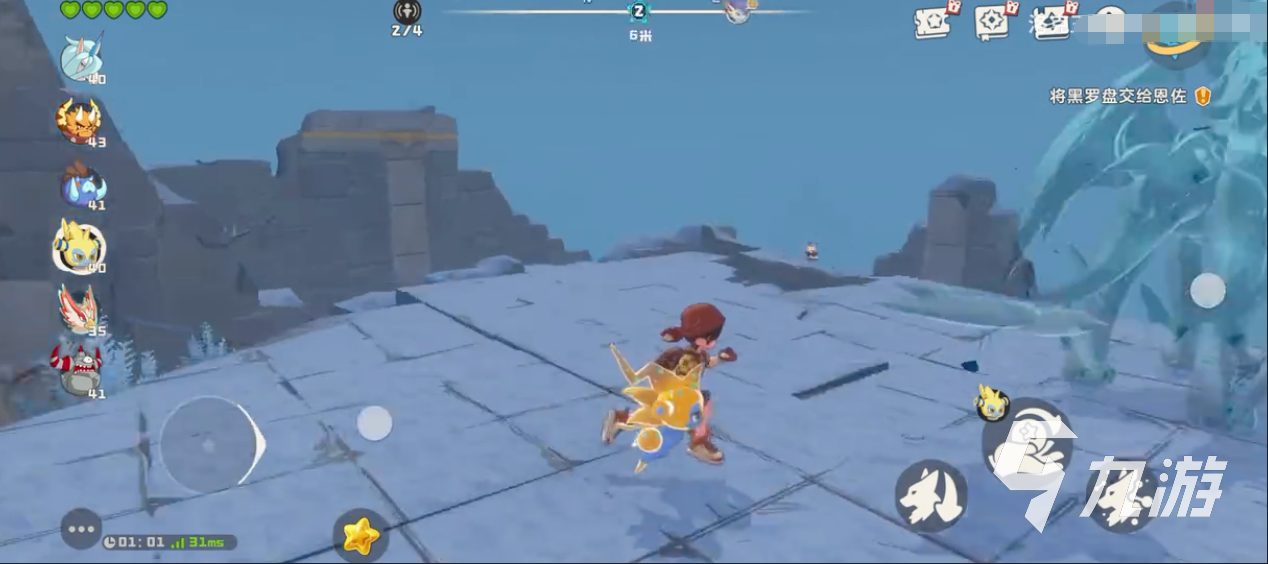Open the star ticket icon with gift badge
The width and height of the screenshot is (1268, 564).
tap(934, 20)
